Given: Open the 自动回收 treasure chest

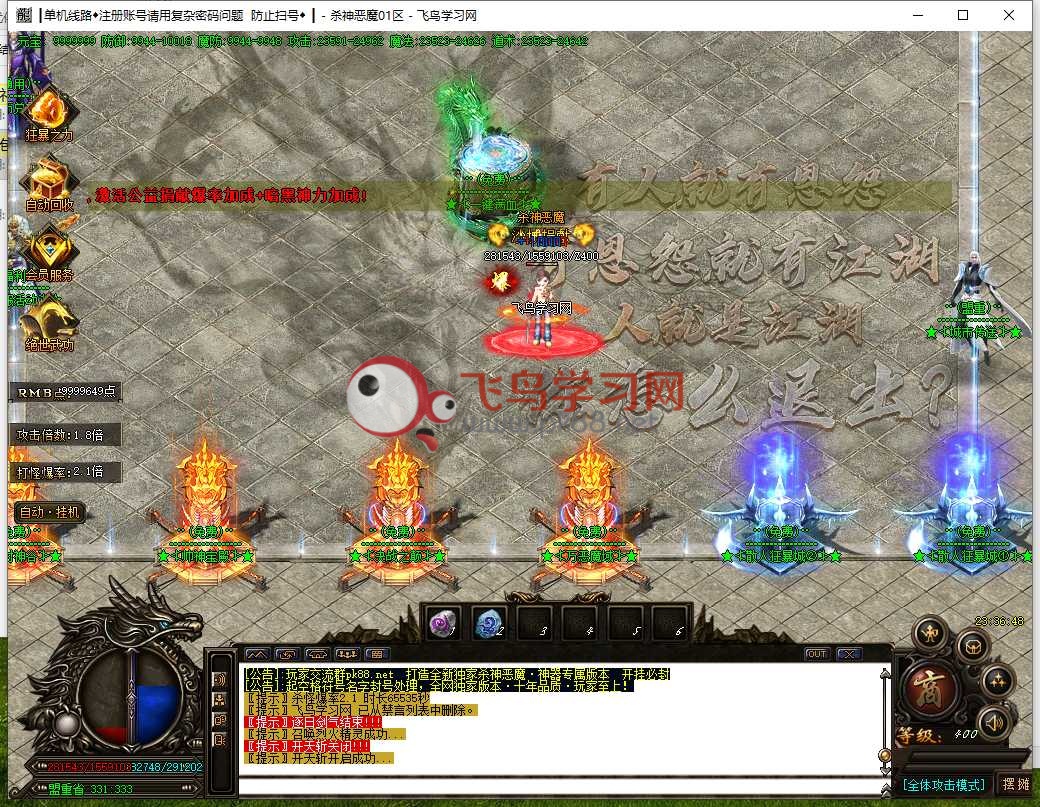Looking at the screenshot, I should click(x=47, y=181).
